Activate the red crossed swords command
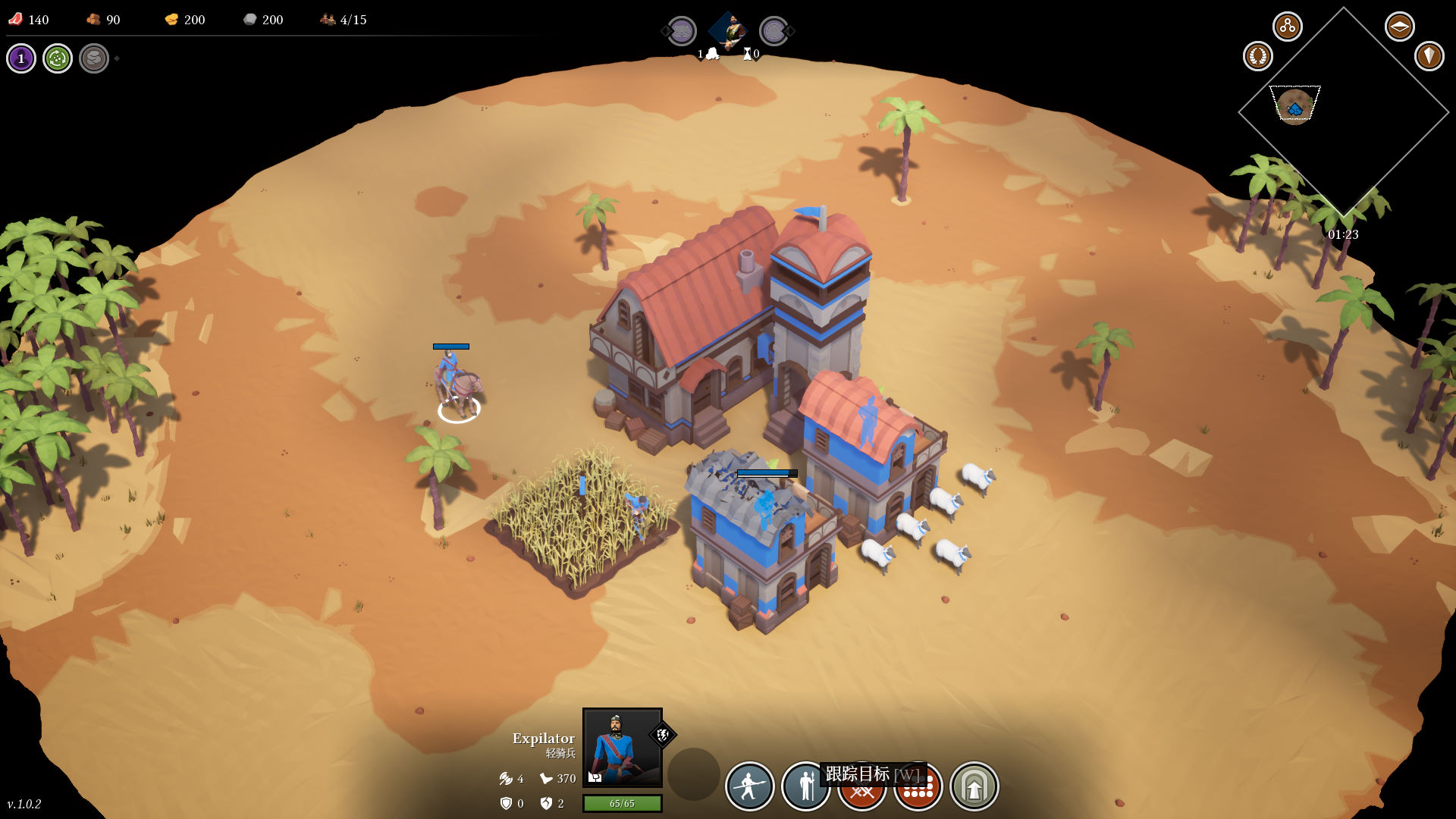The height and width of the screenshot is (819, 1456). (861, 793)
